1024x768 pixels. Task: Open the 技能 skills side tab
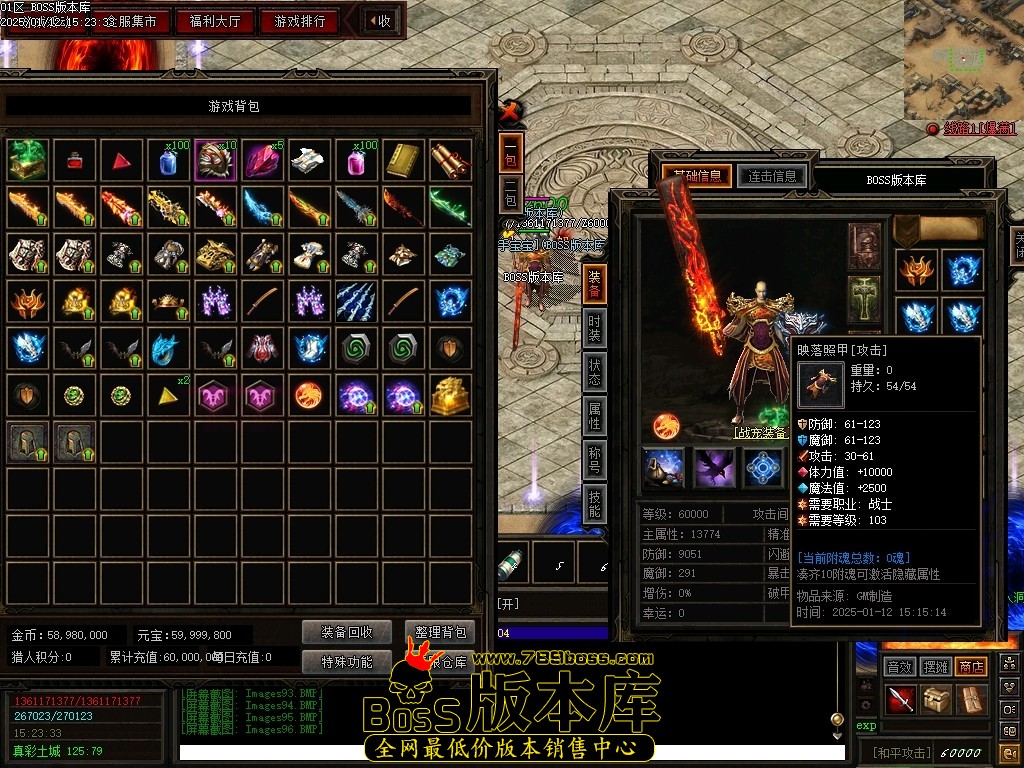pyautogui.click(x=594, y=505)
